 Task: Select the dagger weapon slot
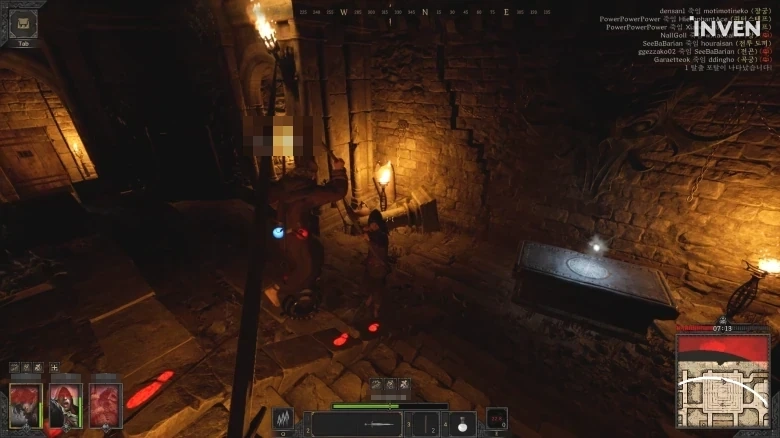coord(359,424)
